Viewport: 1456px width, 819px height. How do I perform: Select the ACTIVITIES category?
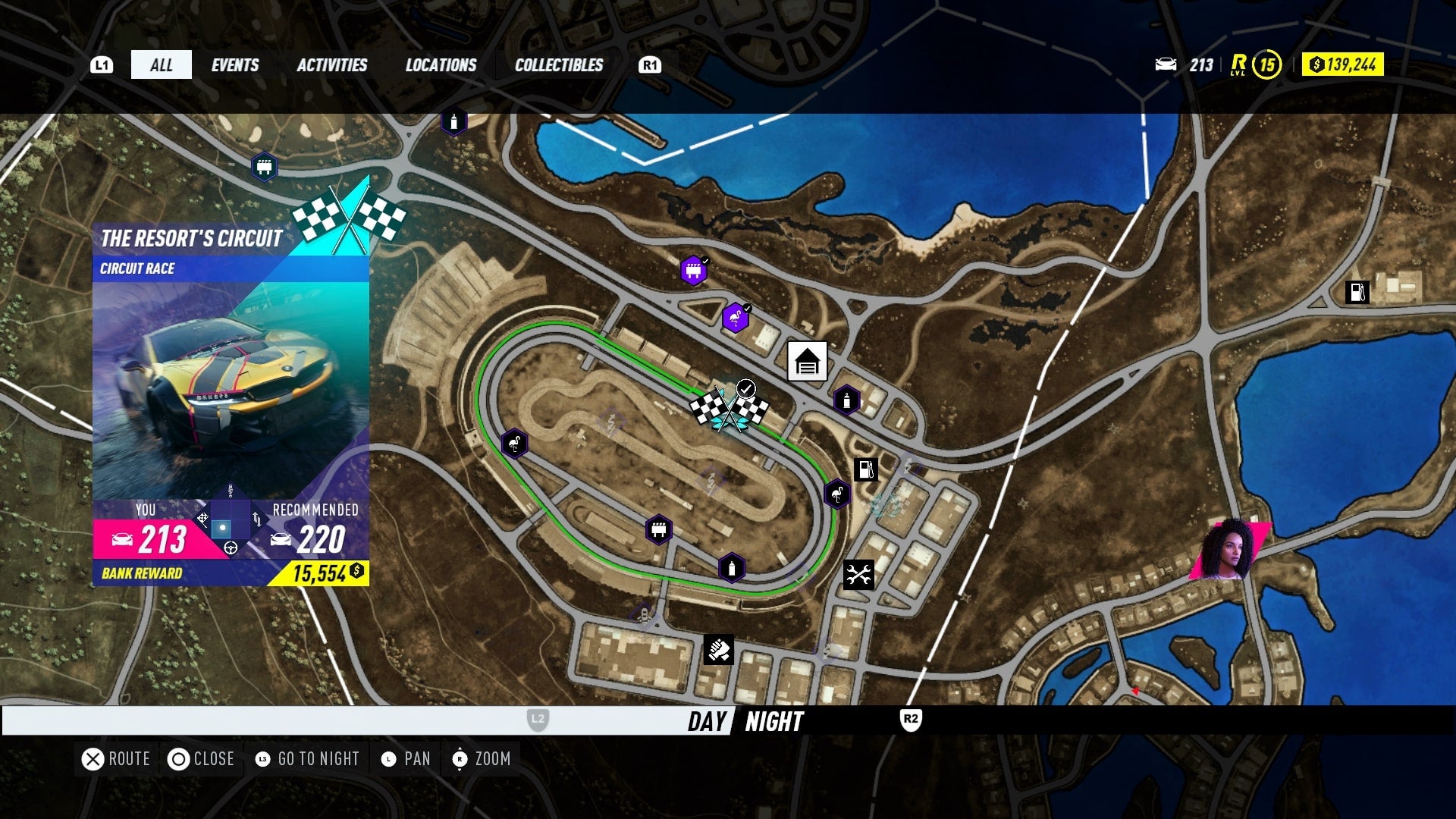334,64
